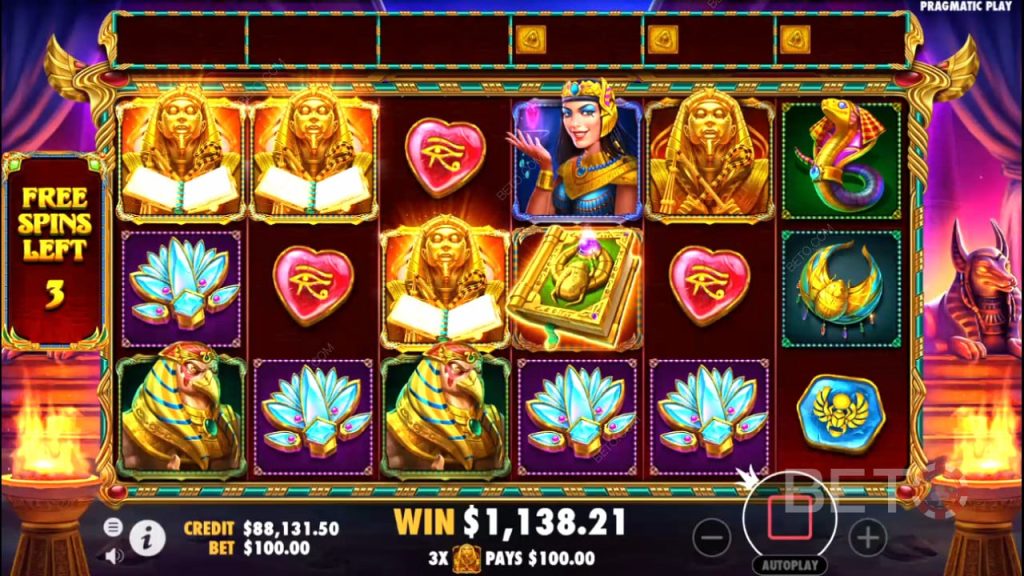Open the hamburger menu icon

coord(113,526)
